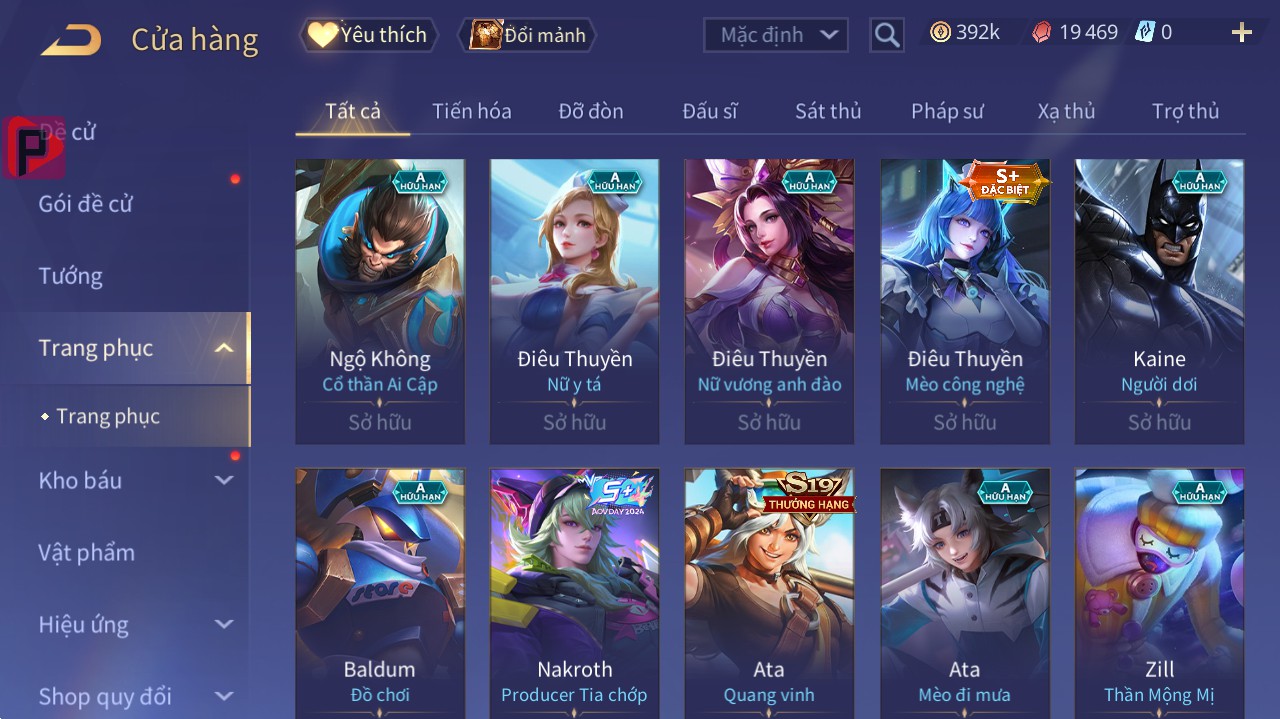Select the Đấu sĩ category tab

coord(710,111)
